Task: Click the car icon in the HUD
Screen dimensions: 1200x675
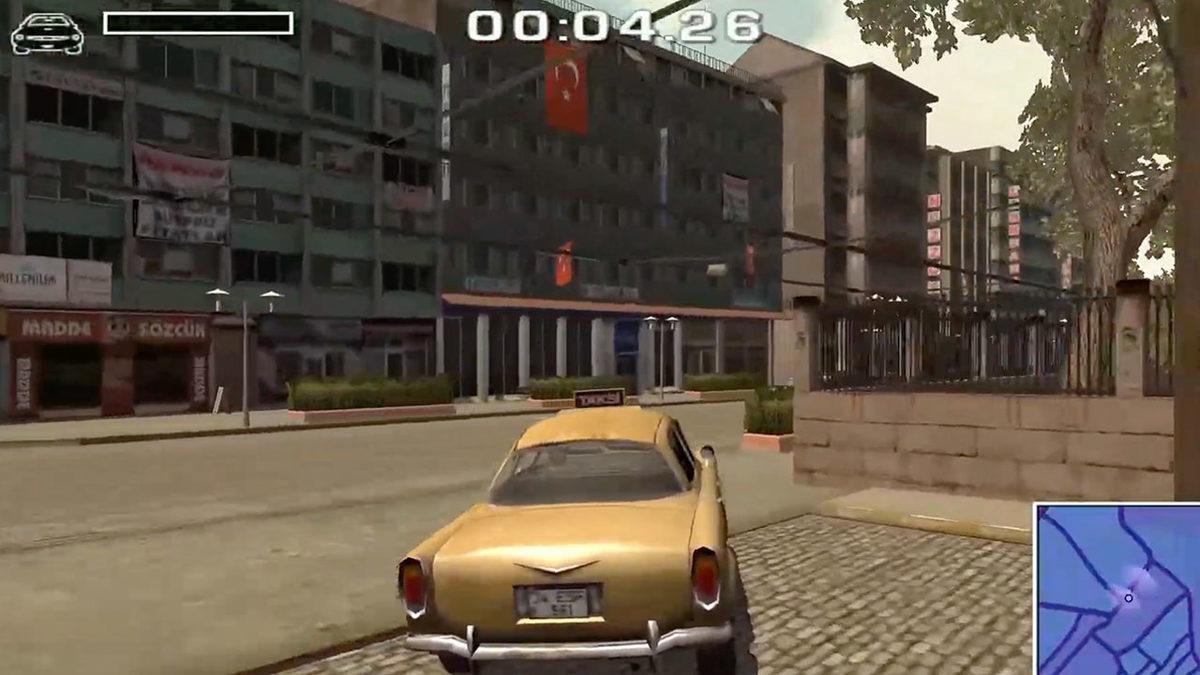Action: click(x=47, y=33)
